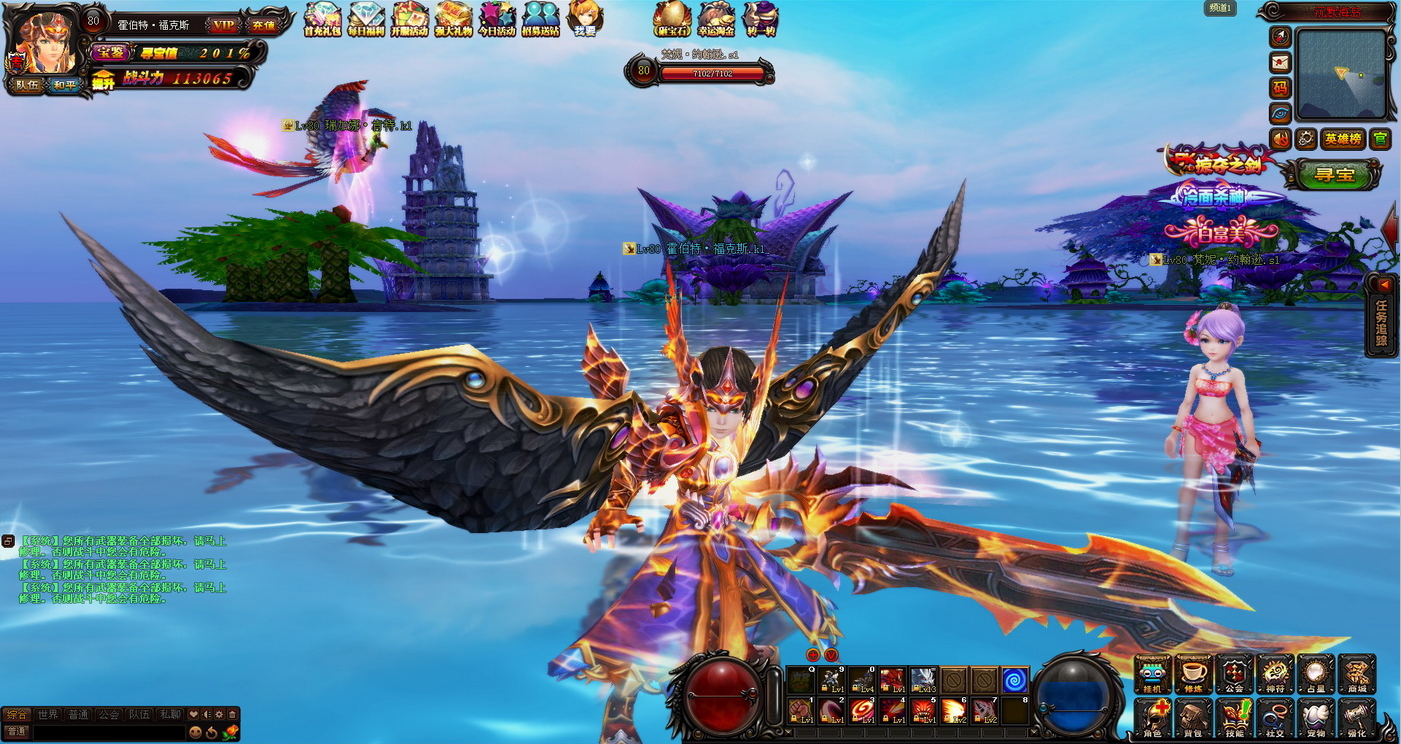Open the 英雄榜 hero rankings
The height and width of the screenshot is (744, 1401).
coord(1342,138)
